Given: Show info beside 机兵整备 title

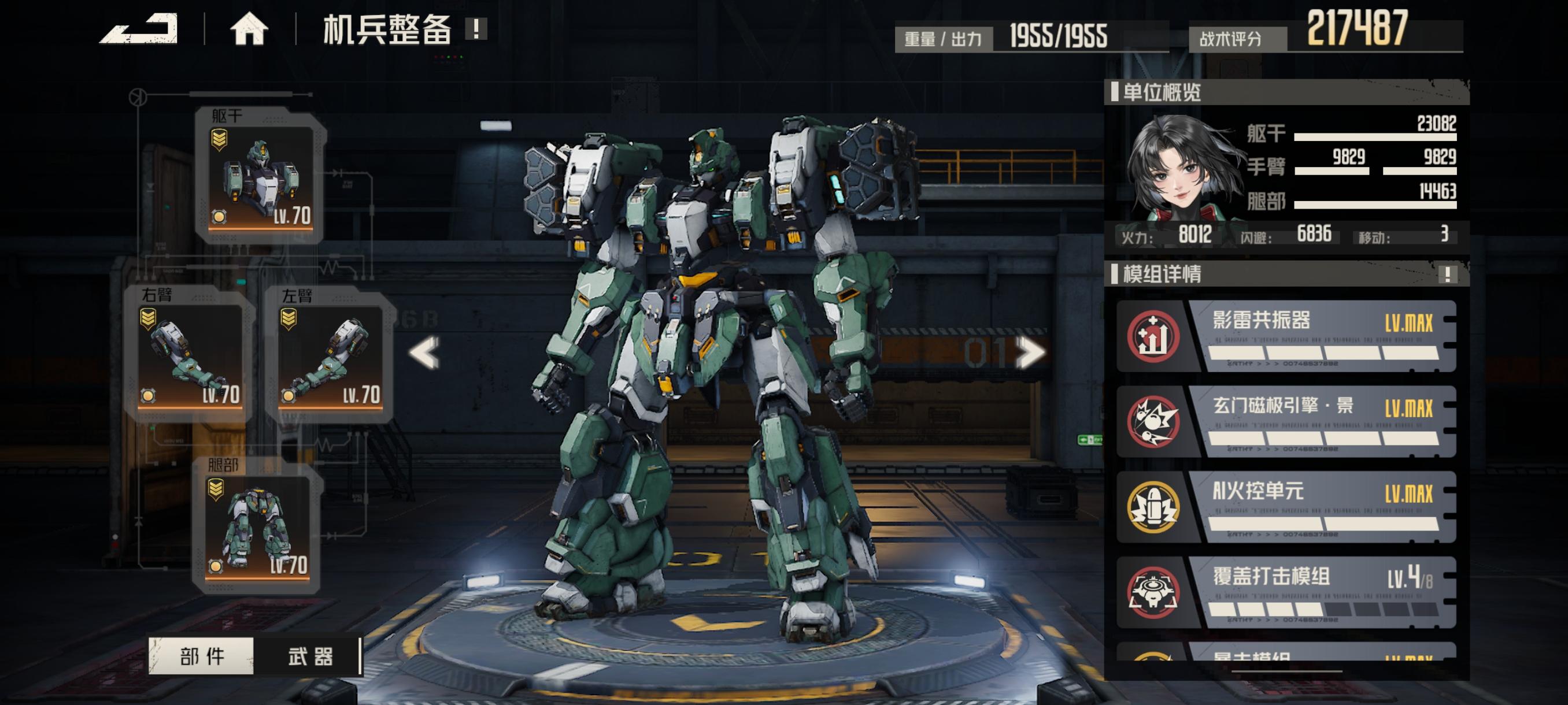Looking at the screenshot, I should (x=476, y=28).
